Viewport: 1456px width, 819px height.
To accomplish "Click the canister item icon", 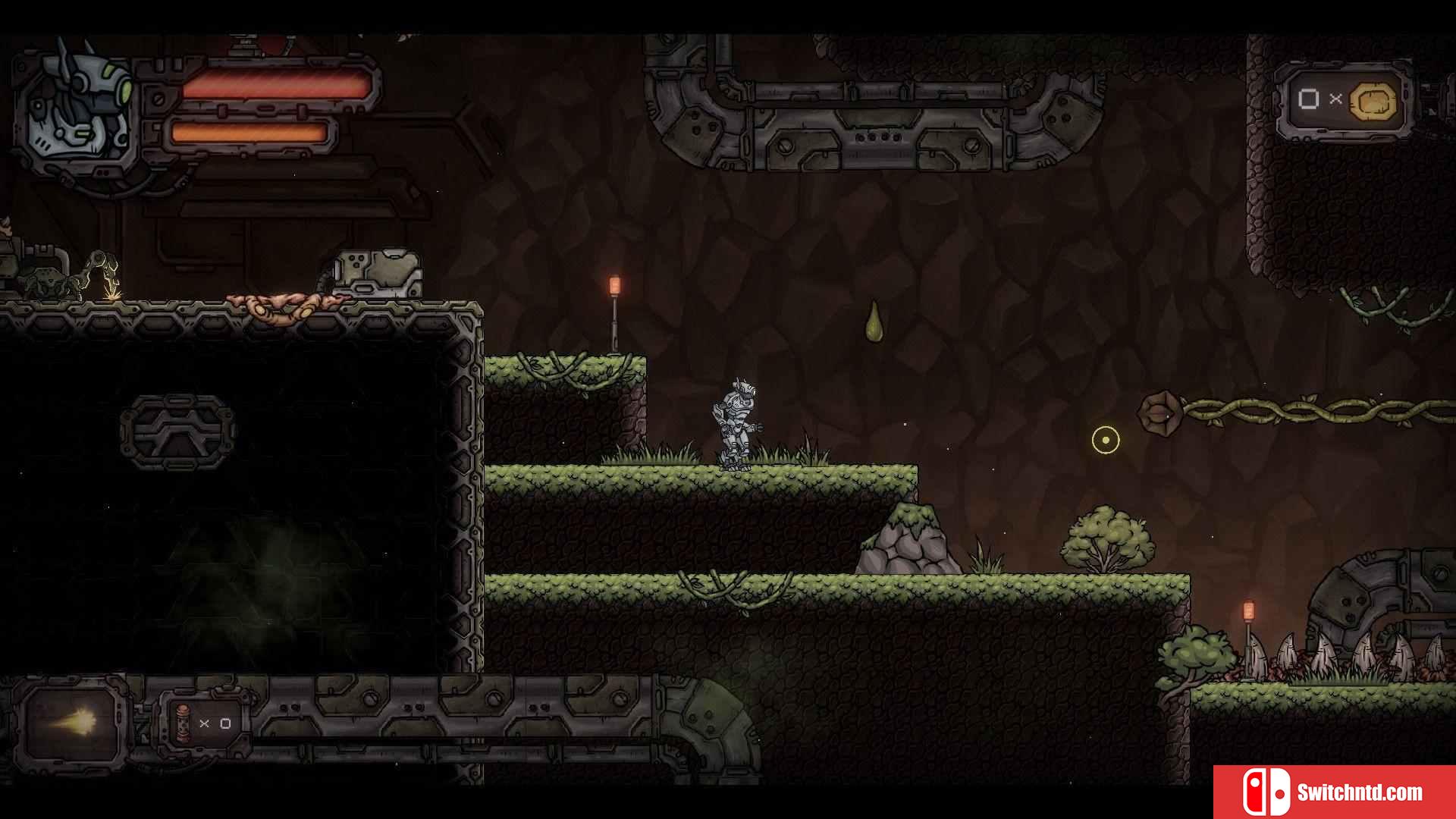I will point(182,723).
